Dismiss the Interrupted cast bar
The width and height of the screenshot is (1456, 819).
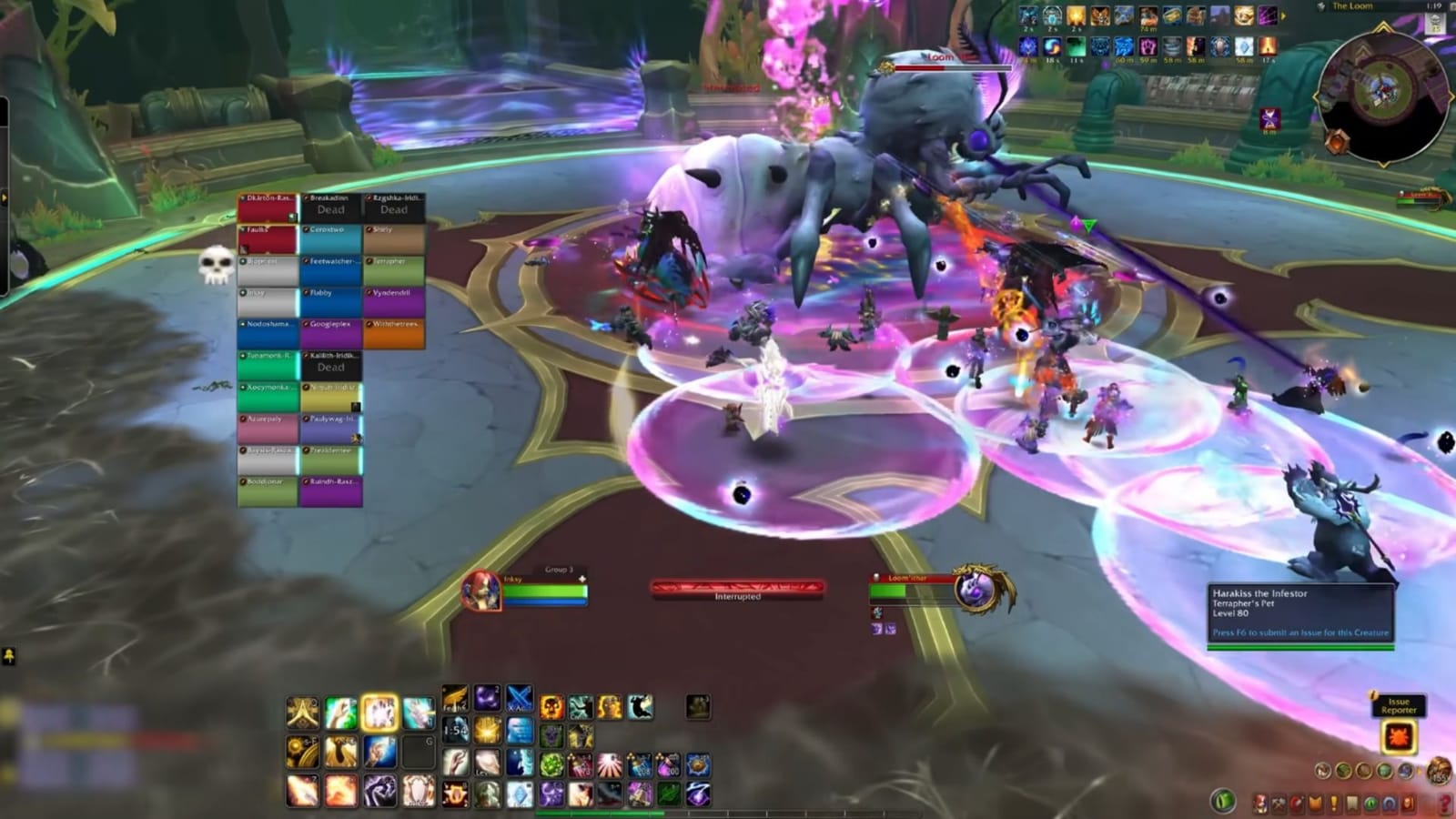coord(737,588)
